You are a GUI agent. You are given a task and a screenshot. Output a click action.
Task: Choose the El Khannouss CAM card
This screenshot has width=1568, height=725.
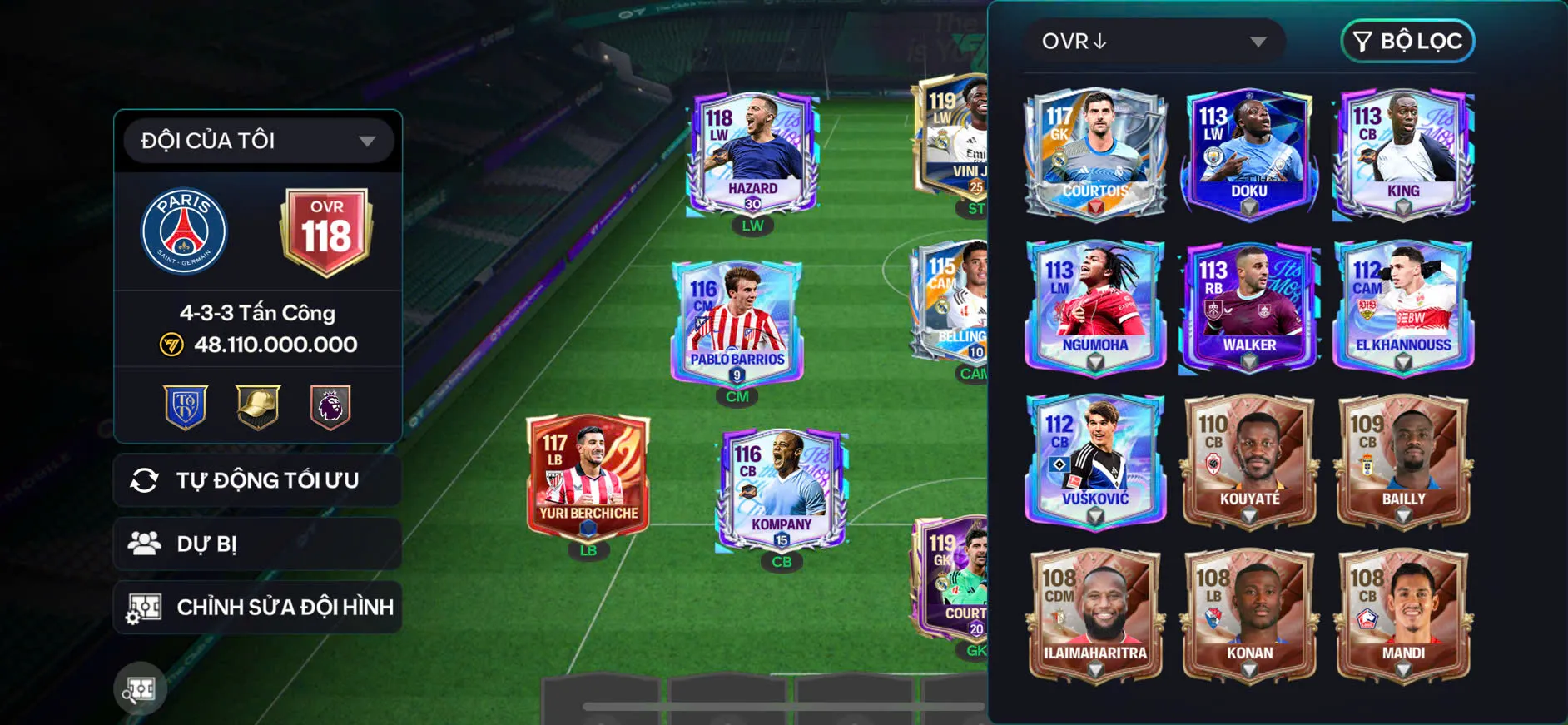(1403, 306)
